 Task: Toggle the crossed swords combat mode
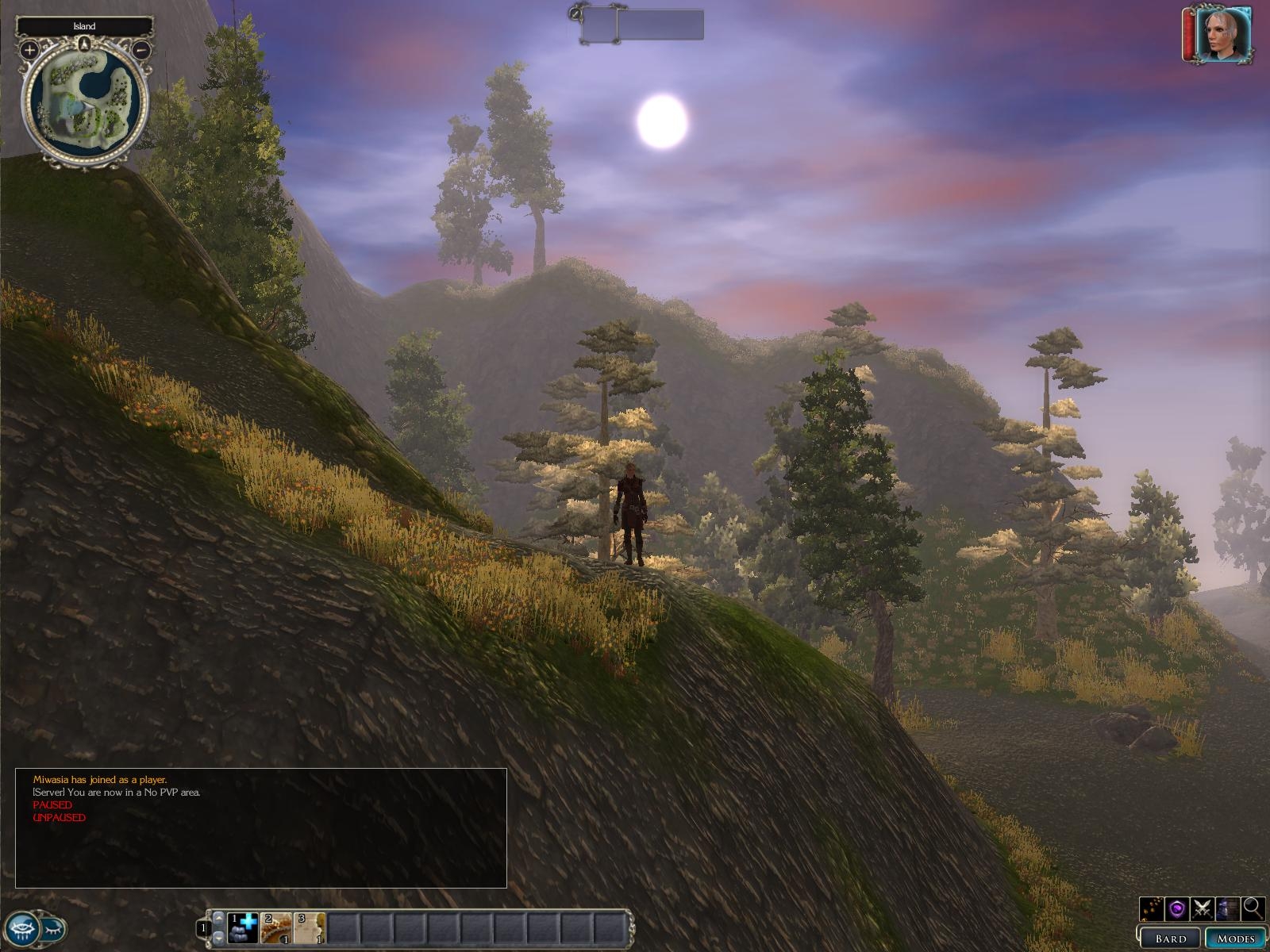[1202, 908]
